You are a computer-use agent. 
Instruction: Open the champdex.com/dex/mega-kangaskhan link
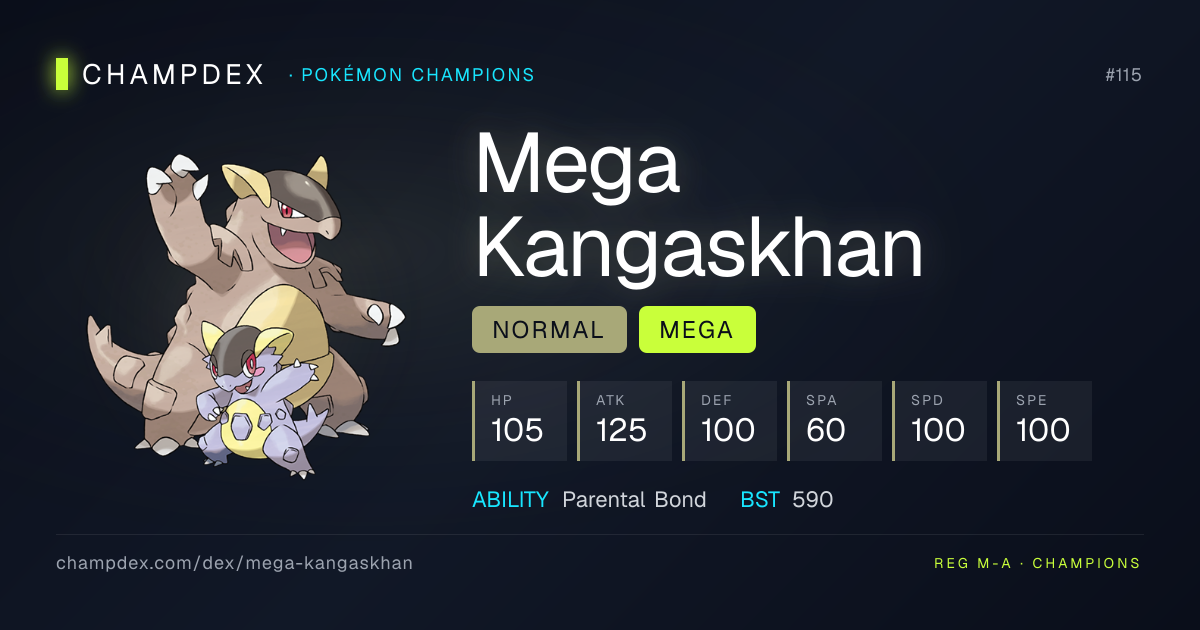[234, 563]
